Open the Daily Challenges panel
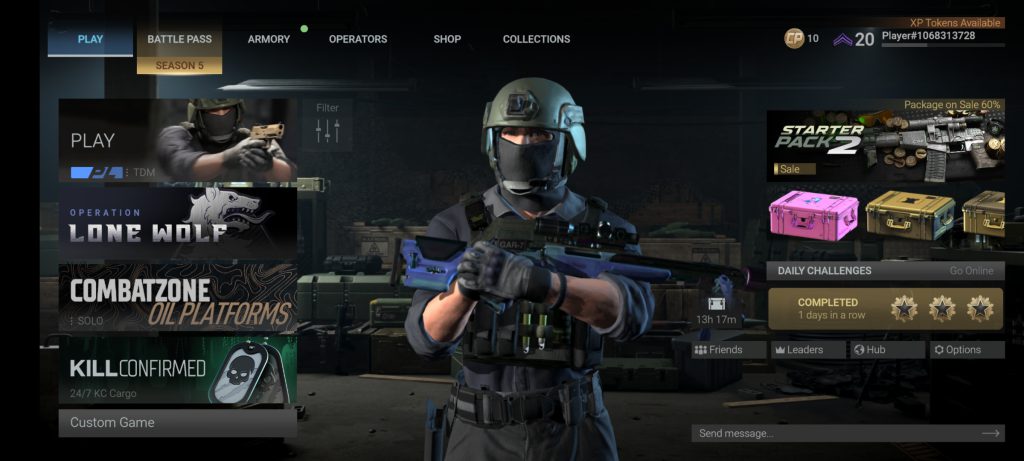1024x461 pixels. tap(885, 270)
